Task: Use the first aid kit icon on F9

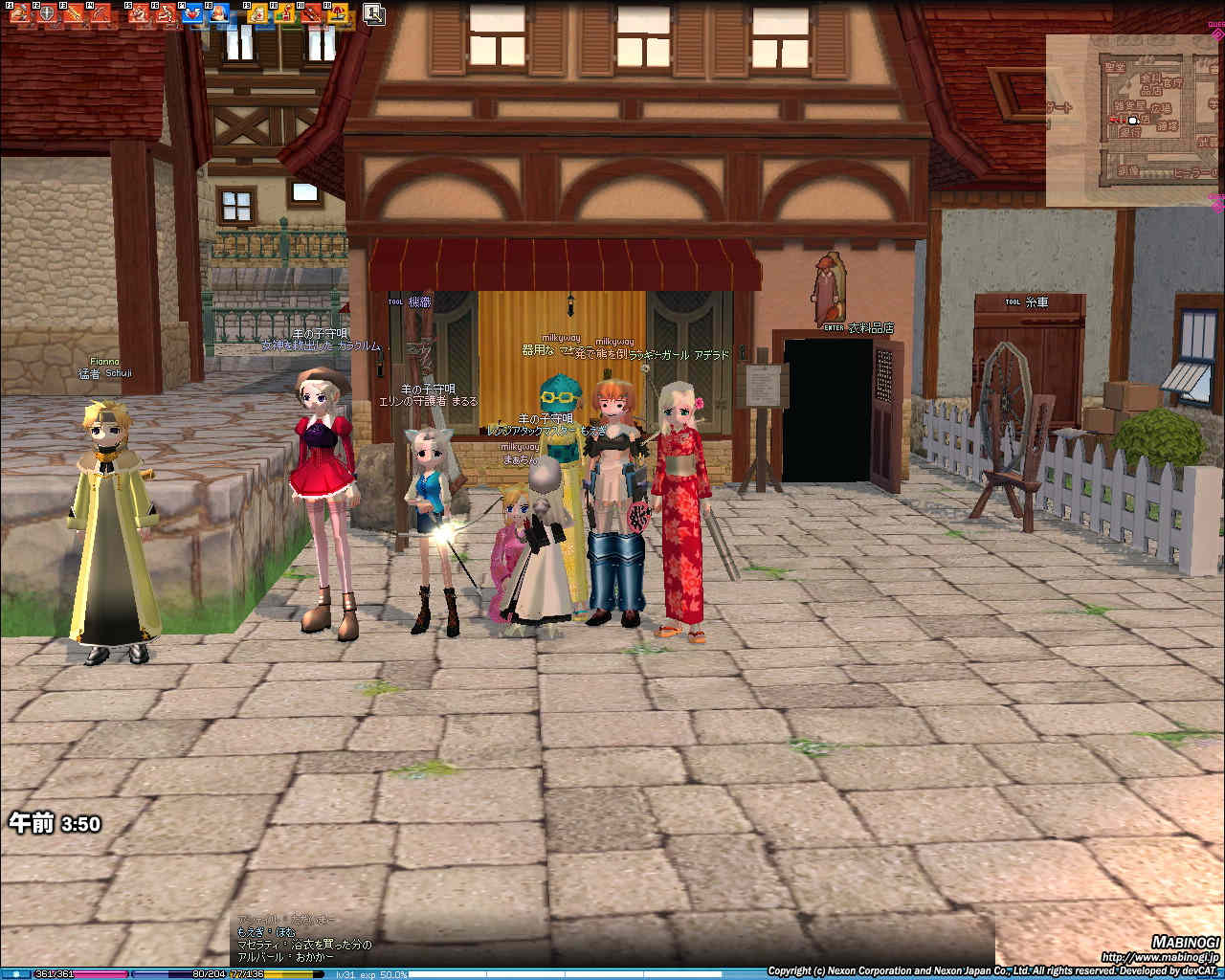Action: (258, 13)
